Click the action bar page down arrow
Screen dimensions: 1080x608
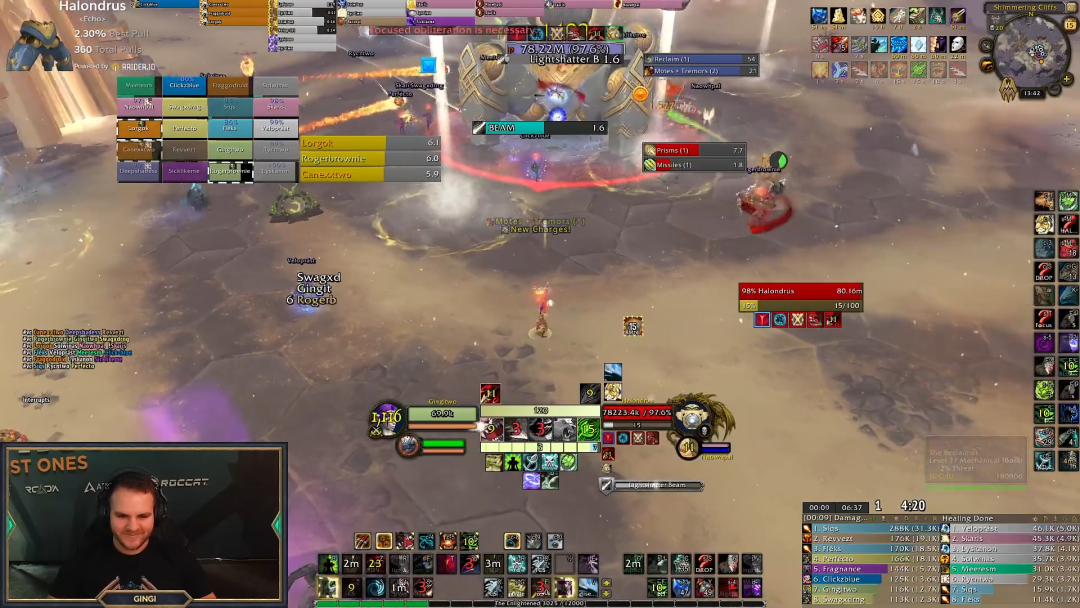(606, 593)
